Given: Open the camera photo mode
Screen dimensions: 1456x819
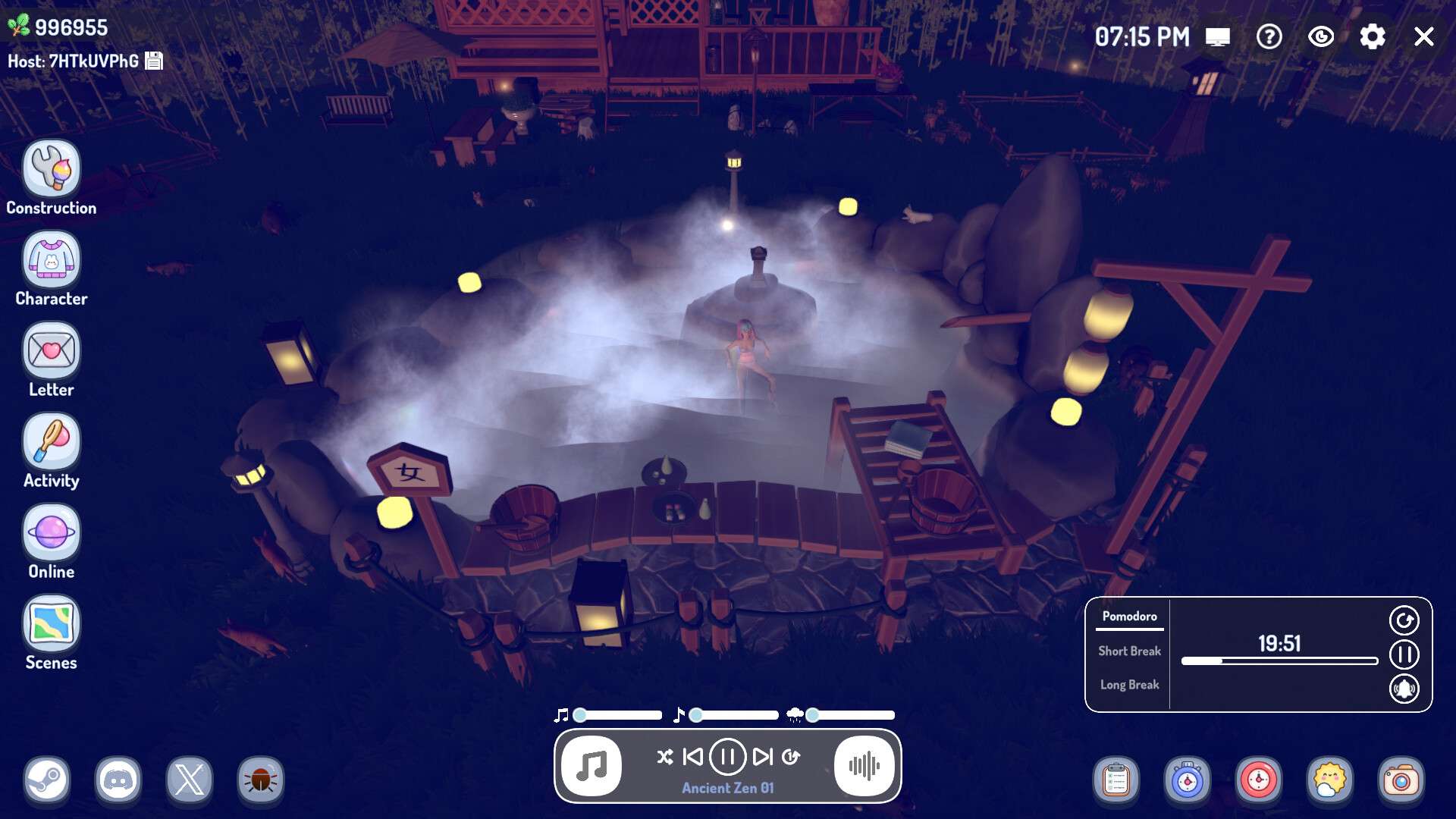Looking at the screenshot, I should (1401, 780).
